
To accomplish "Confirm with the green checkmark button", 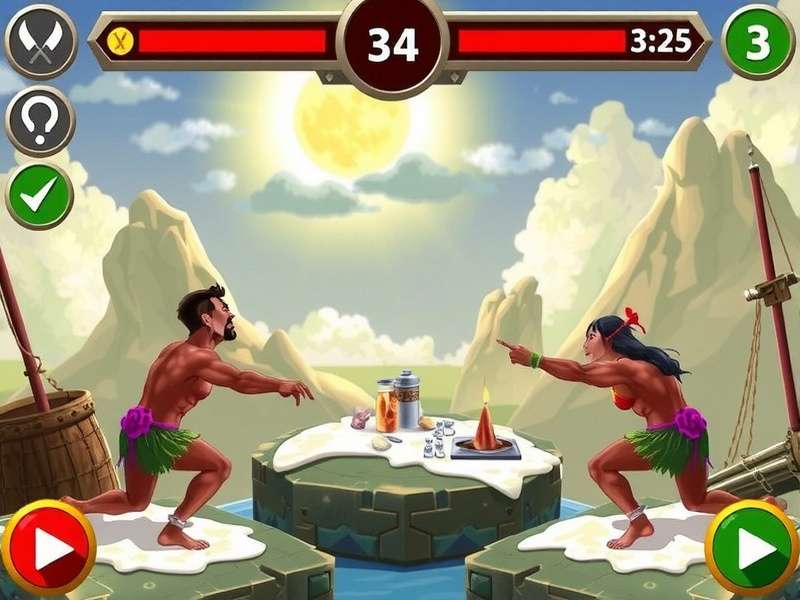I will pos(40,196).
